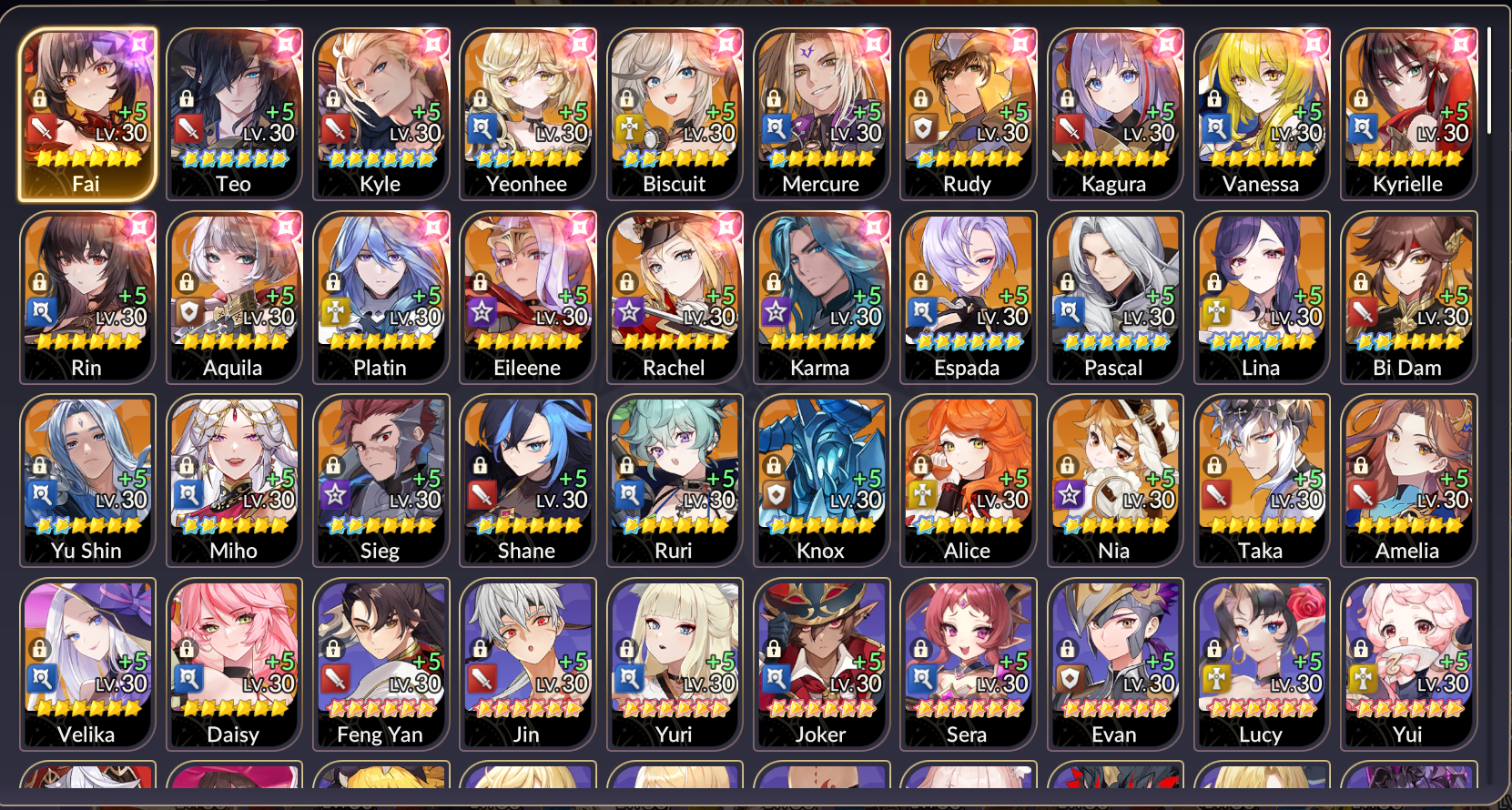Choose the Knox character card

[821, 480]
